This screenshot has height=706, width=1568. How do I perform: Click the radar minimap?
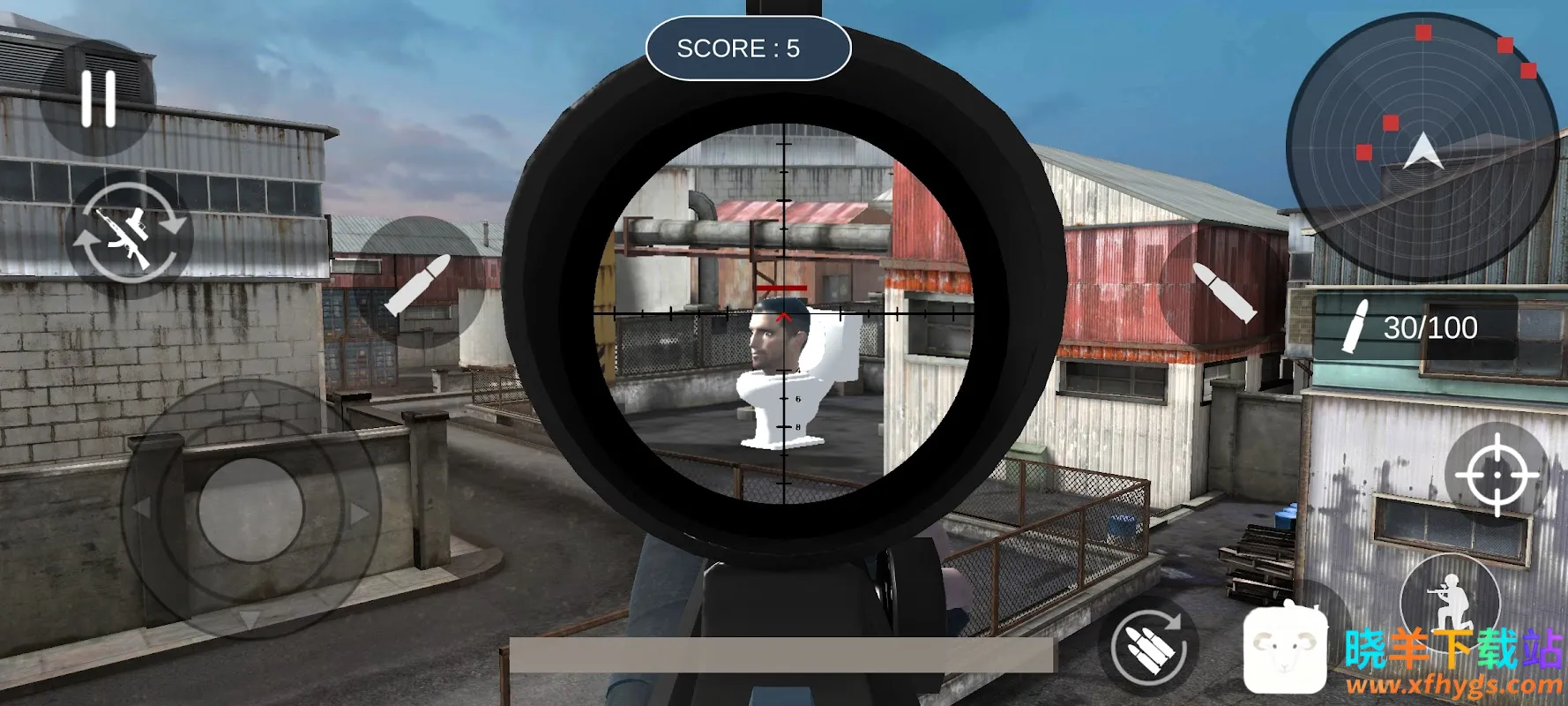pos(1422,146)
